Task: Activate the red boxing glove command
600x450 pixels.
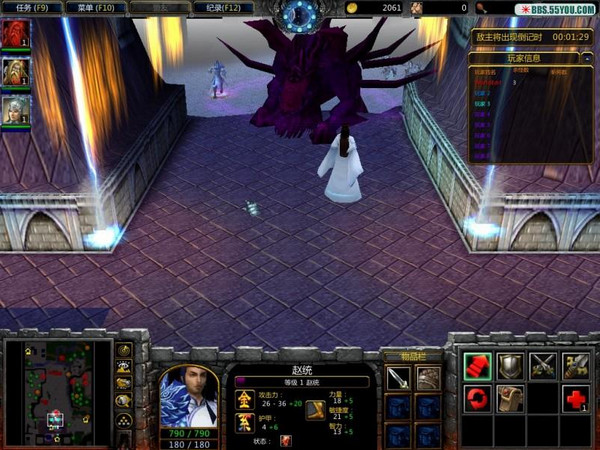Action: [x=478, y=366]
